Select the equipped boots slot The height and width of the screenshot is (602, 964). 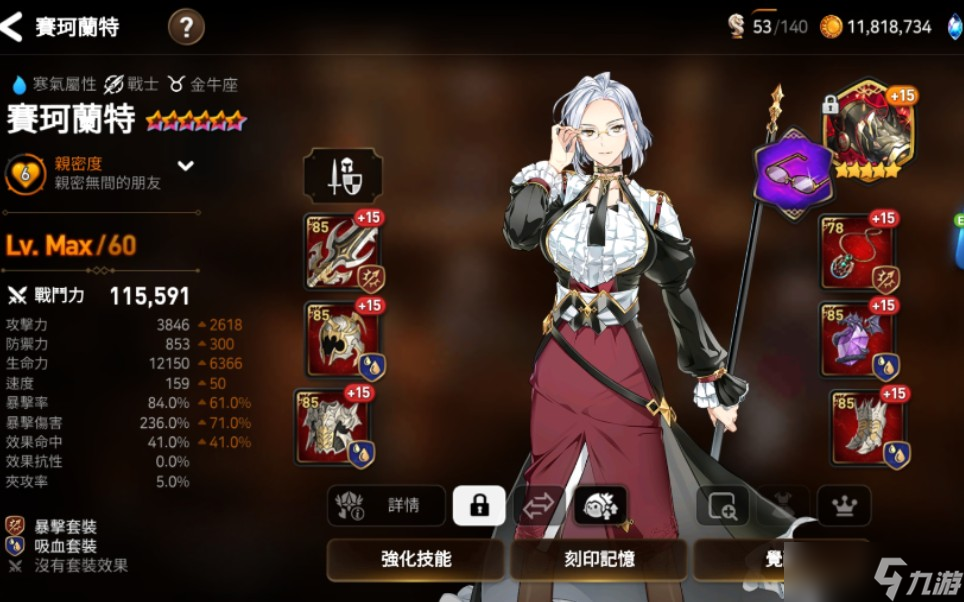pyautogui.click(x=868, y=427)
